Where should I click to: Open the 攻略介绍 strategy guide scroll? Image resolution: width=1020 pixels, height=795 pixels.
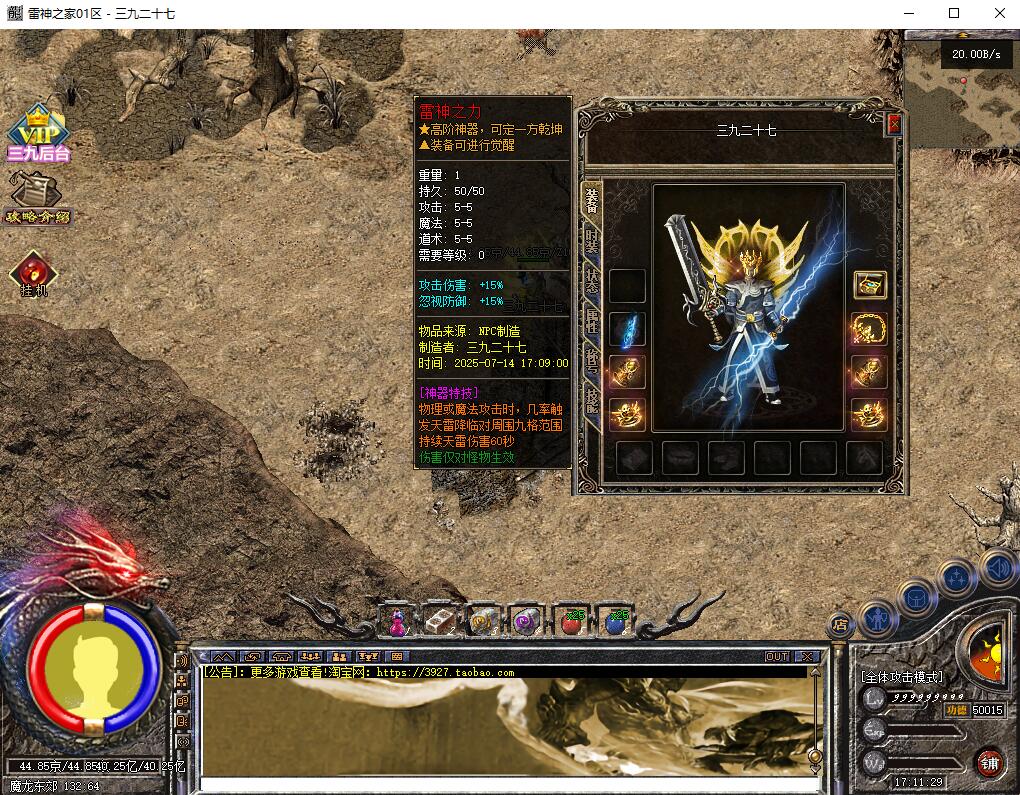coord(36,197)
